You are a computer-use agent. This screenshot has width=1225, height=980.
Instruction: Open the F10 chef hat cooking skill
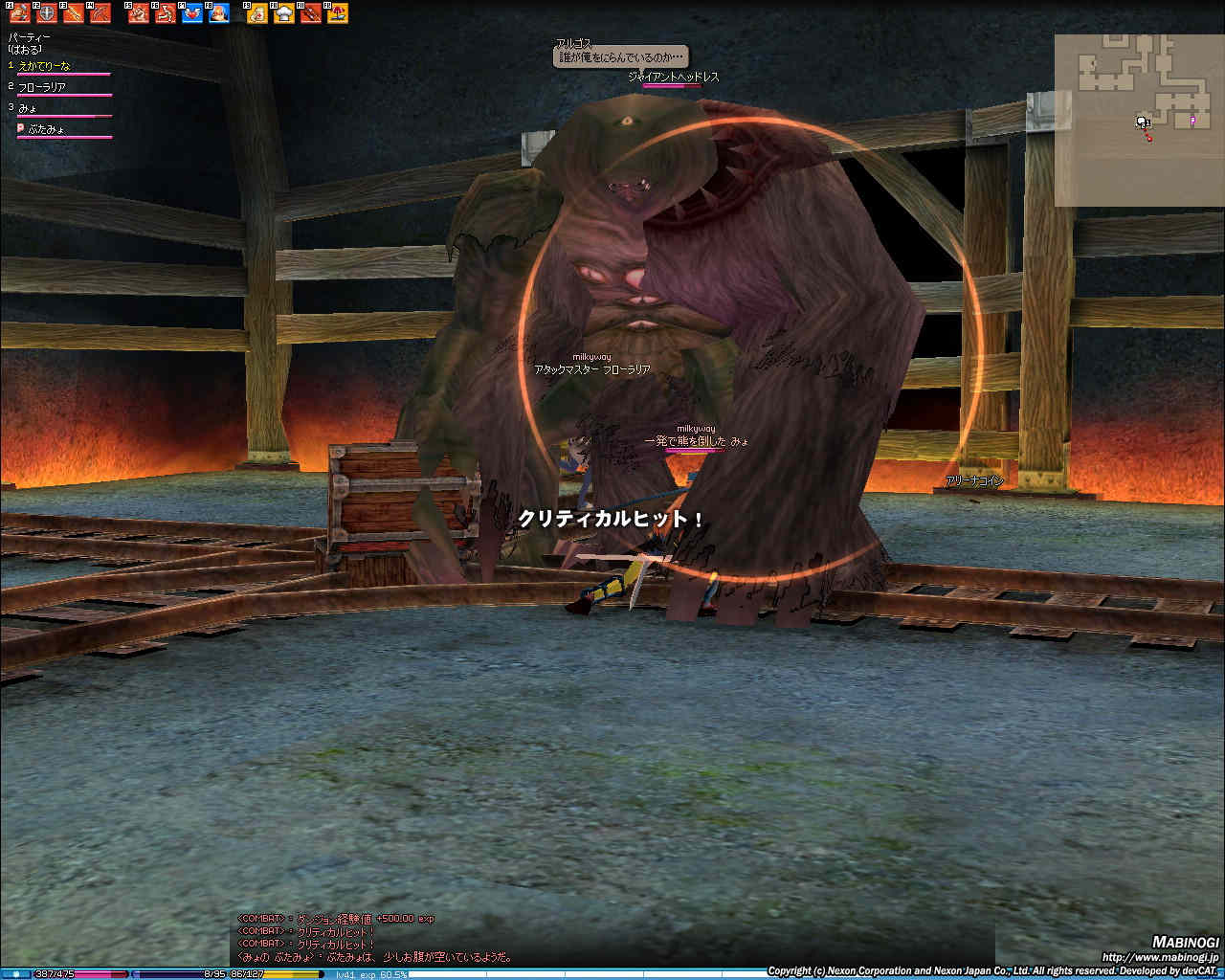(284, 13)
